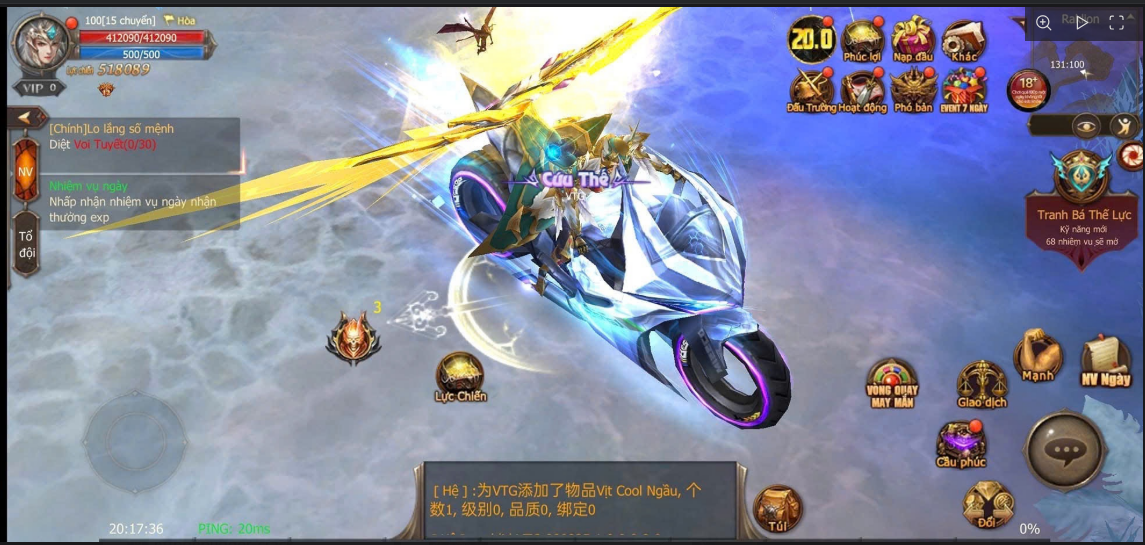The height and width of the screenshot is (545, 1145).
Task: Switch to the NV quest tab
Action: tap(25, 172)
